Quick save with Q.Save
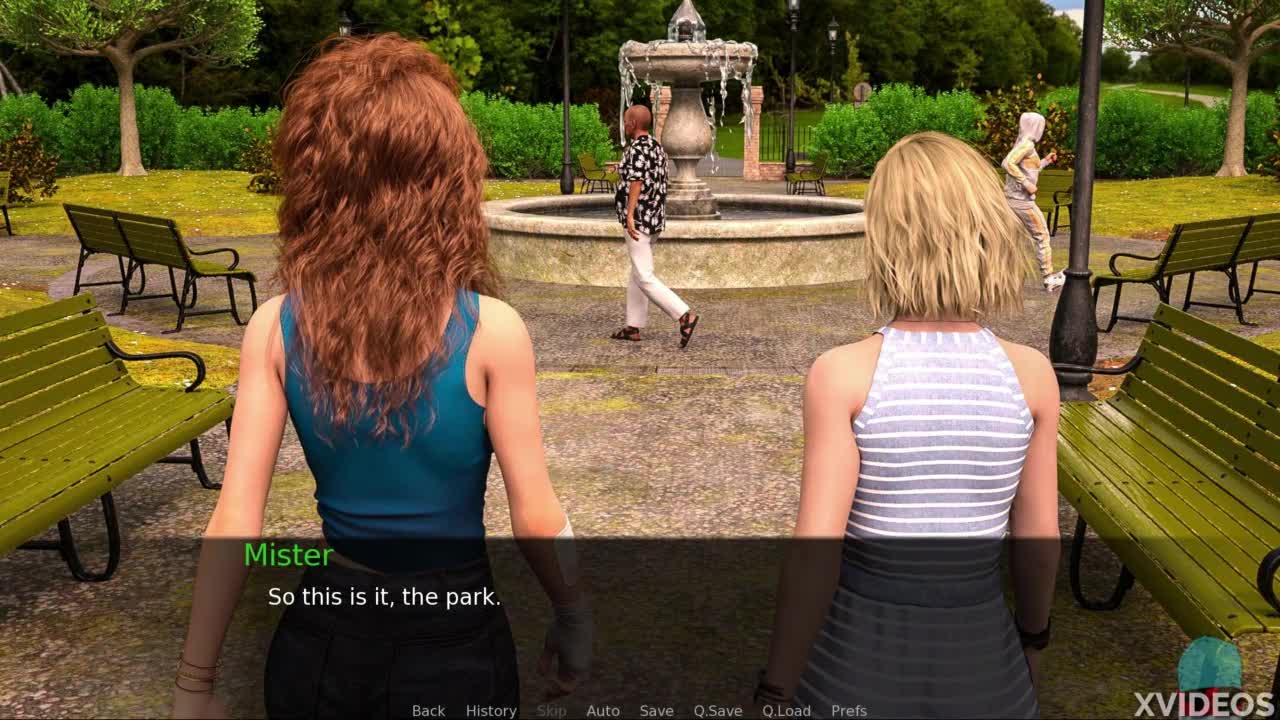The image size is (1280, 720). (x=718, y=711)
